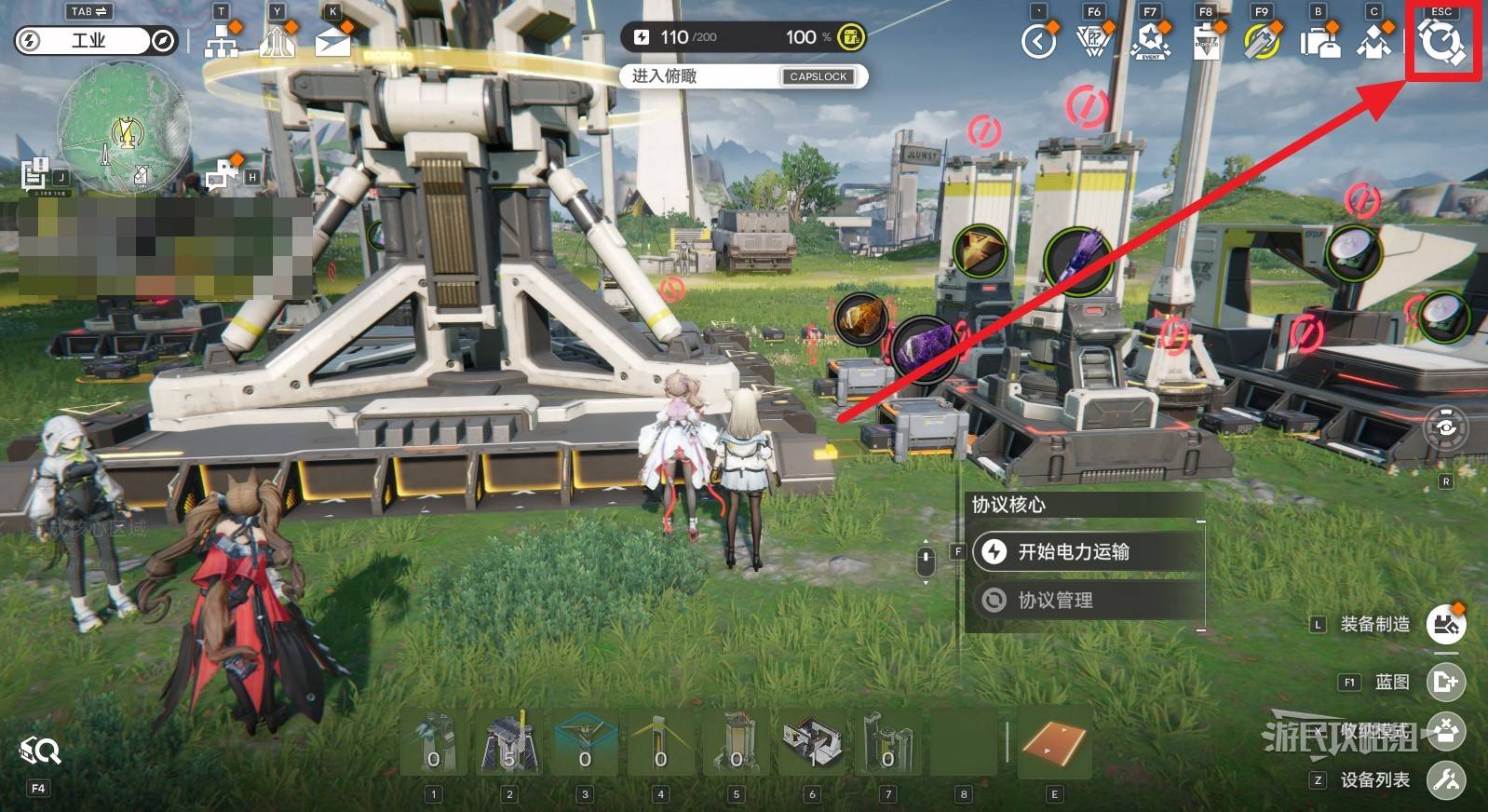Open the EVENT star icon
This screenshot has height=812, width=1488.
click(1150, 42)
